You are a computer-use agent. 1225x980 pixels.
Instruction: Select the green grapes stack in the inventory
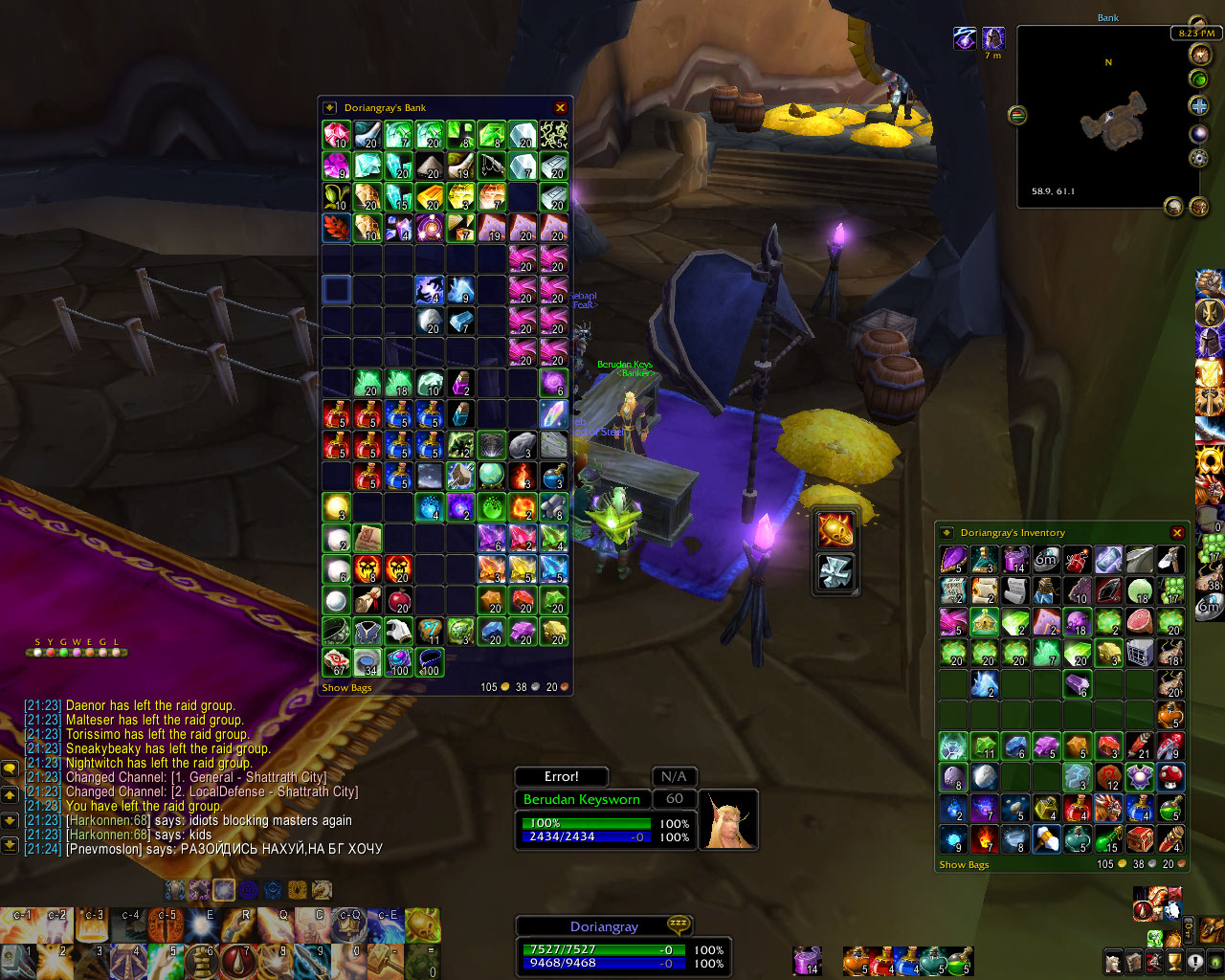pyautogui.click(x=1171, y=590)
